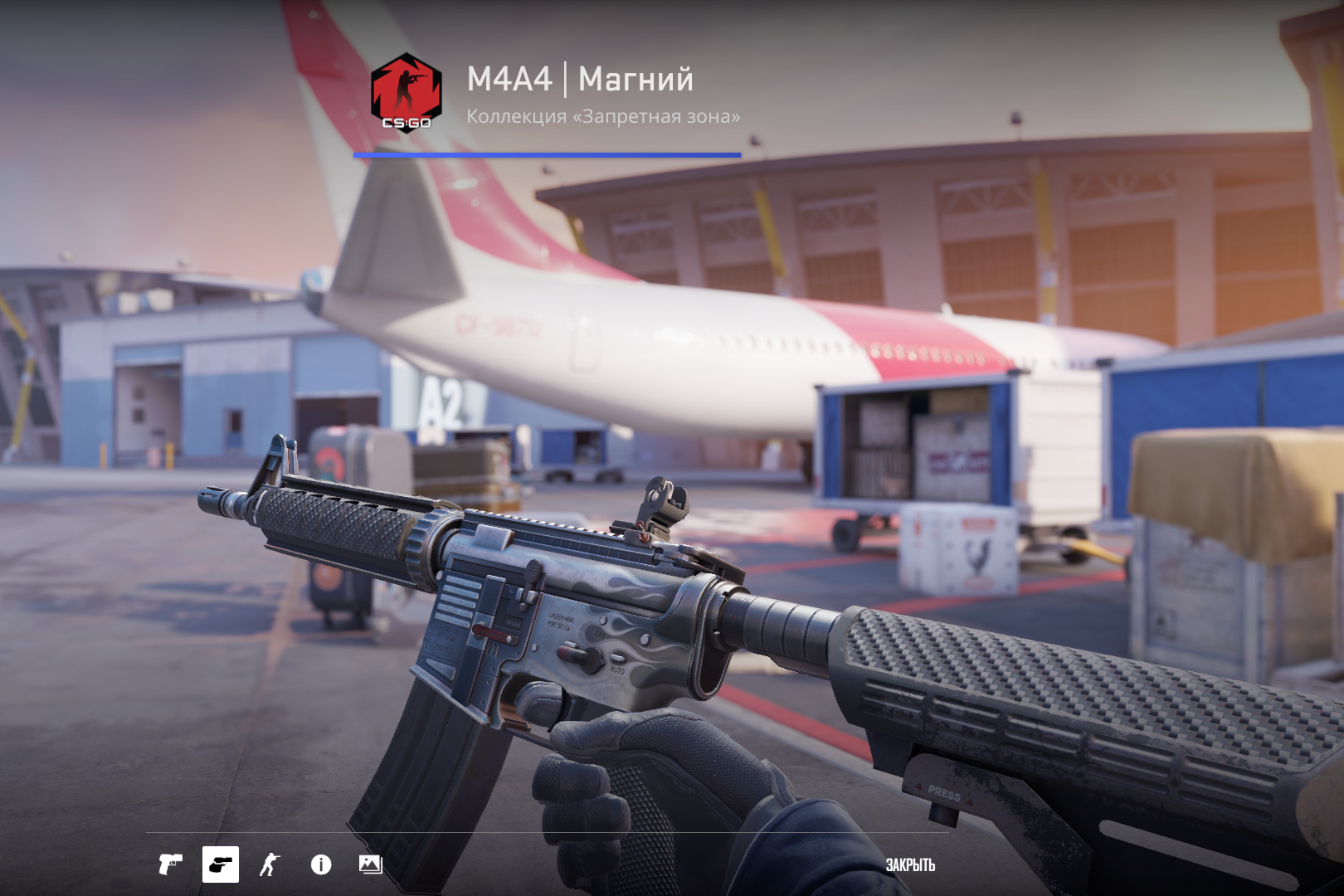Image resolution: width=1344 pixels, height=896 pixels.
Task: Open the item information panel
Action: (321, 864)
